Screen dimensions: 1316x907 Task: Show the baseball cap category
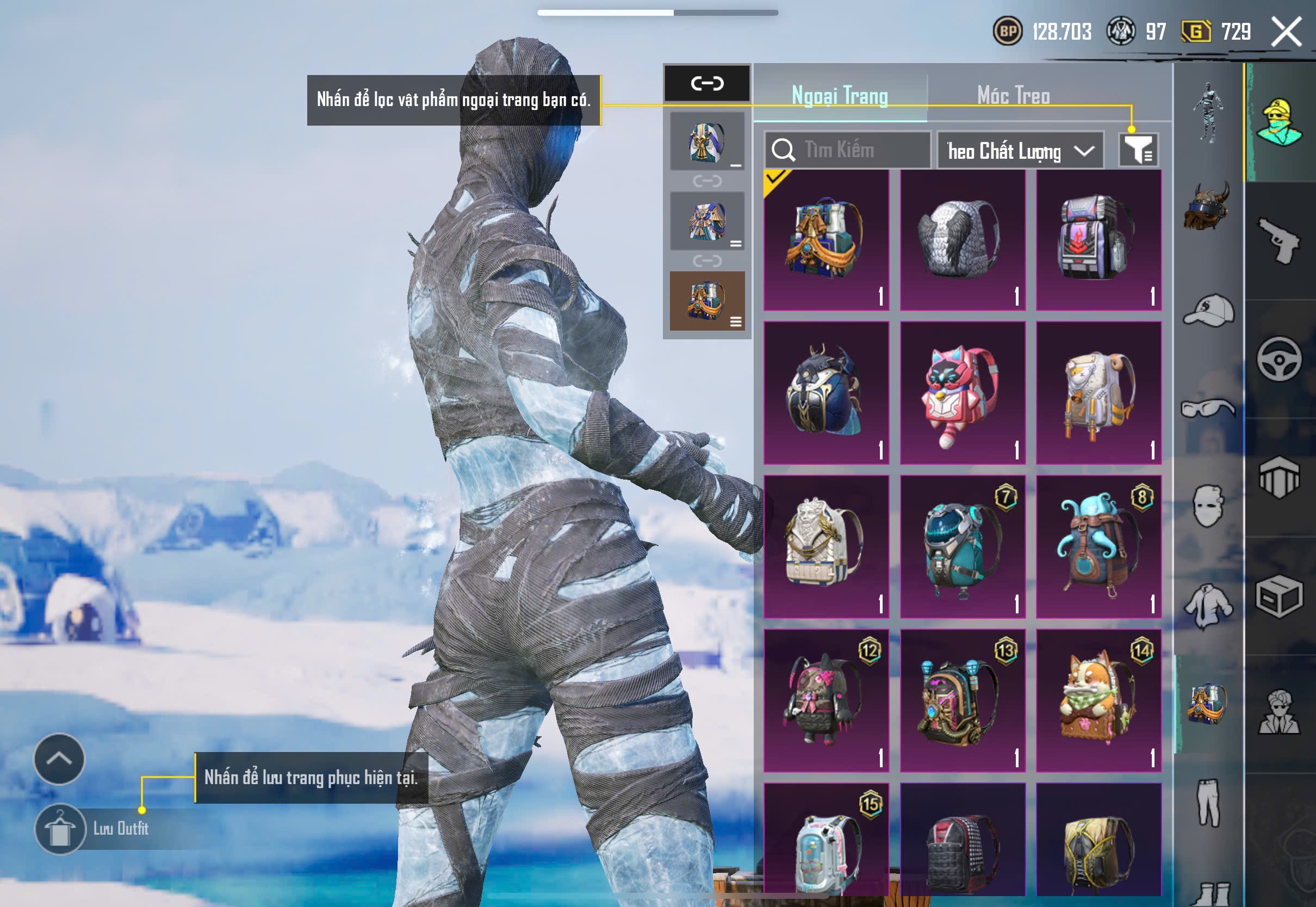(x=1209, y=310)
